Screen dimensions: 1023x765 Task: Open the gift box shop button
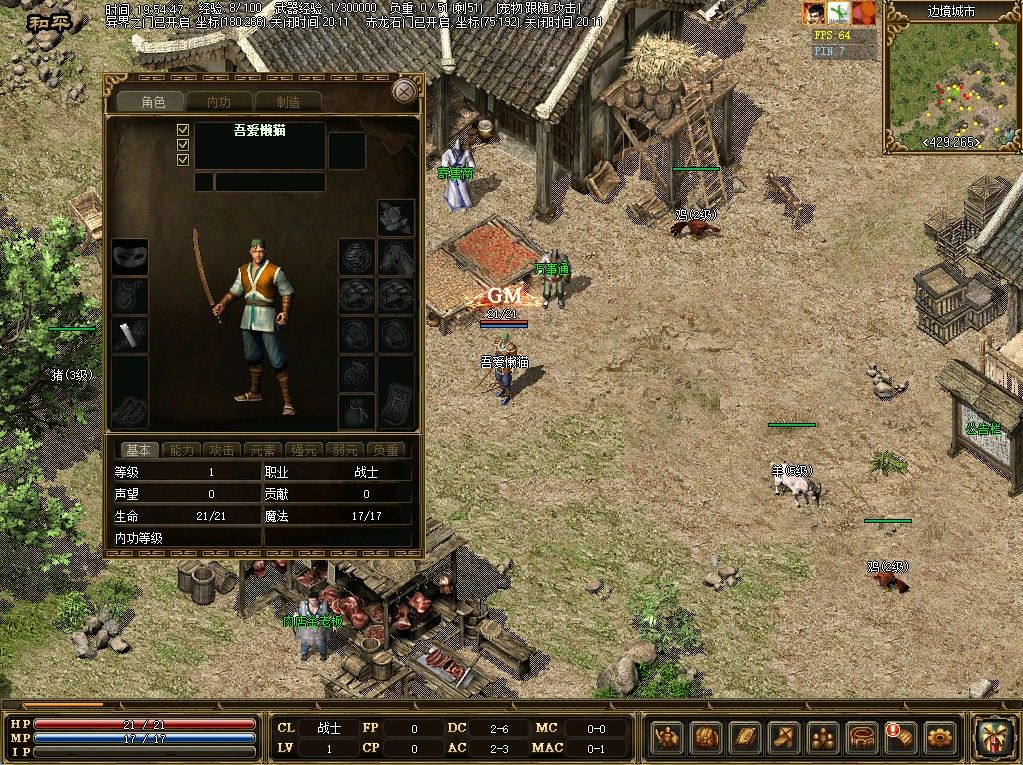993,736
